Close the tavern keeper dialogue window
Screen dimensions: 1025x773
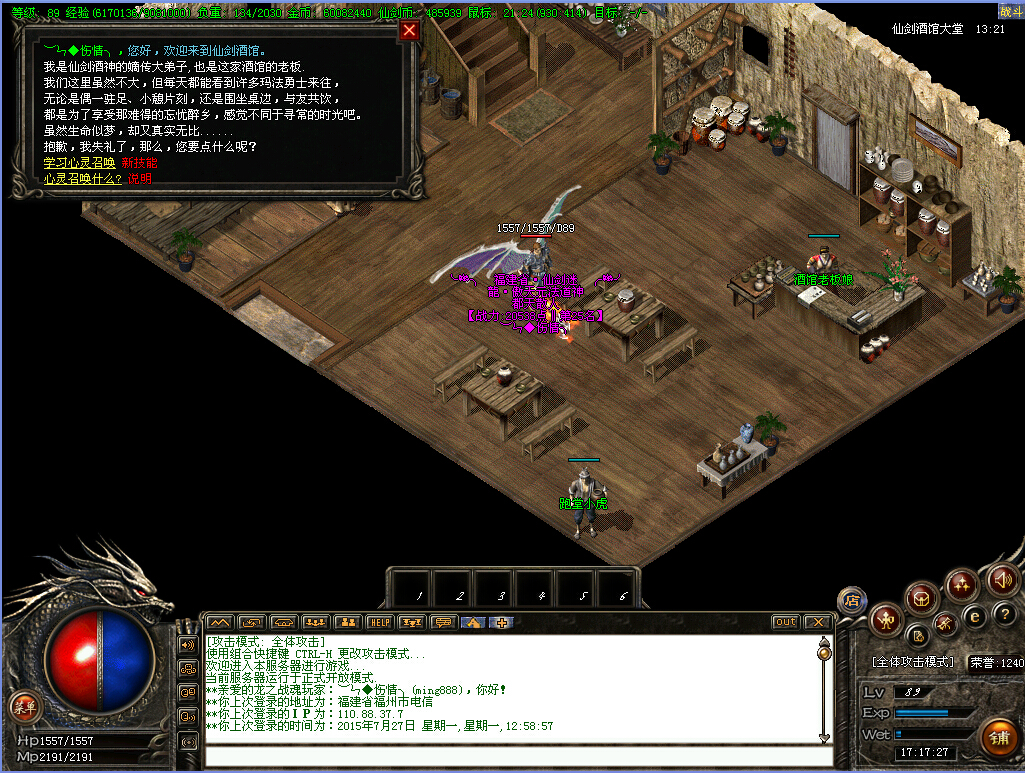click(x=408, y=30)
